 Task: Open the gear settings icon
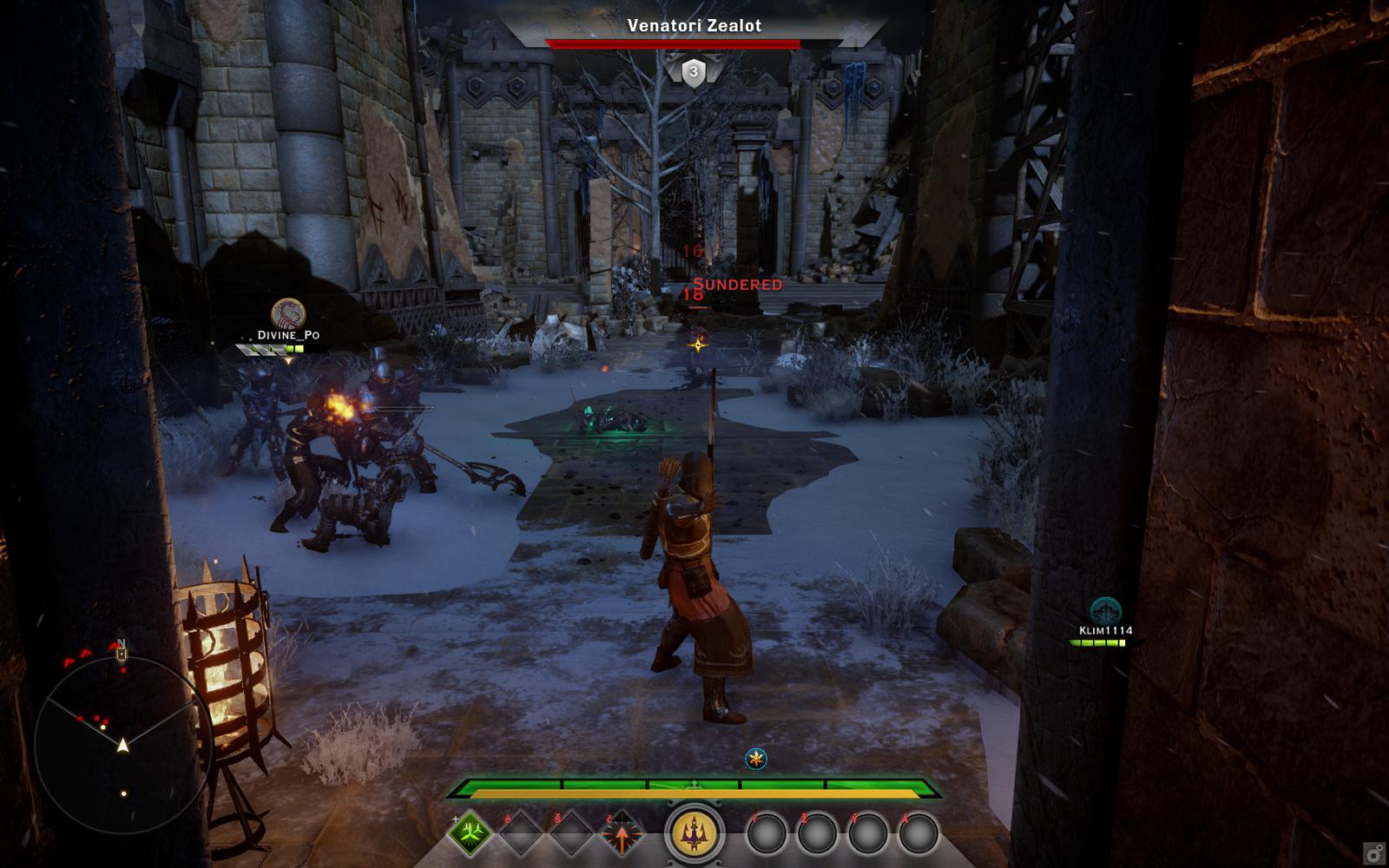1373,852
